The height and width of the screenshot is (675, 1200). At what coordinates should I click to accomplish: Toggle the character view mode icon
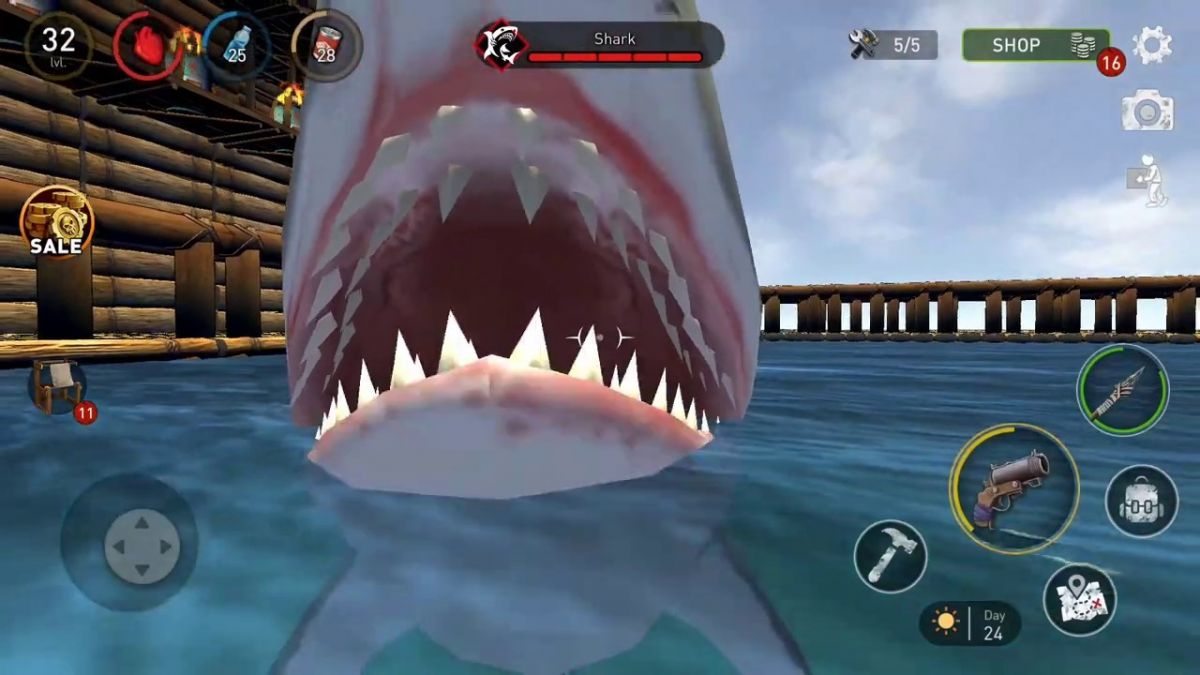(x=1148, y=181)
